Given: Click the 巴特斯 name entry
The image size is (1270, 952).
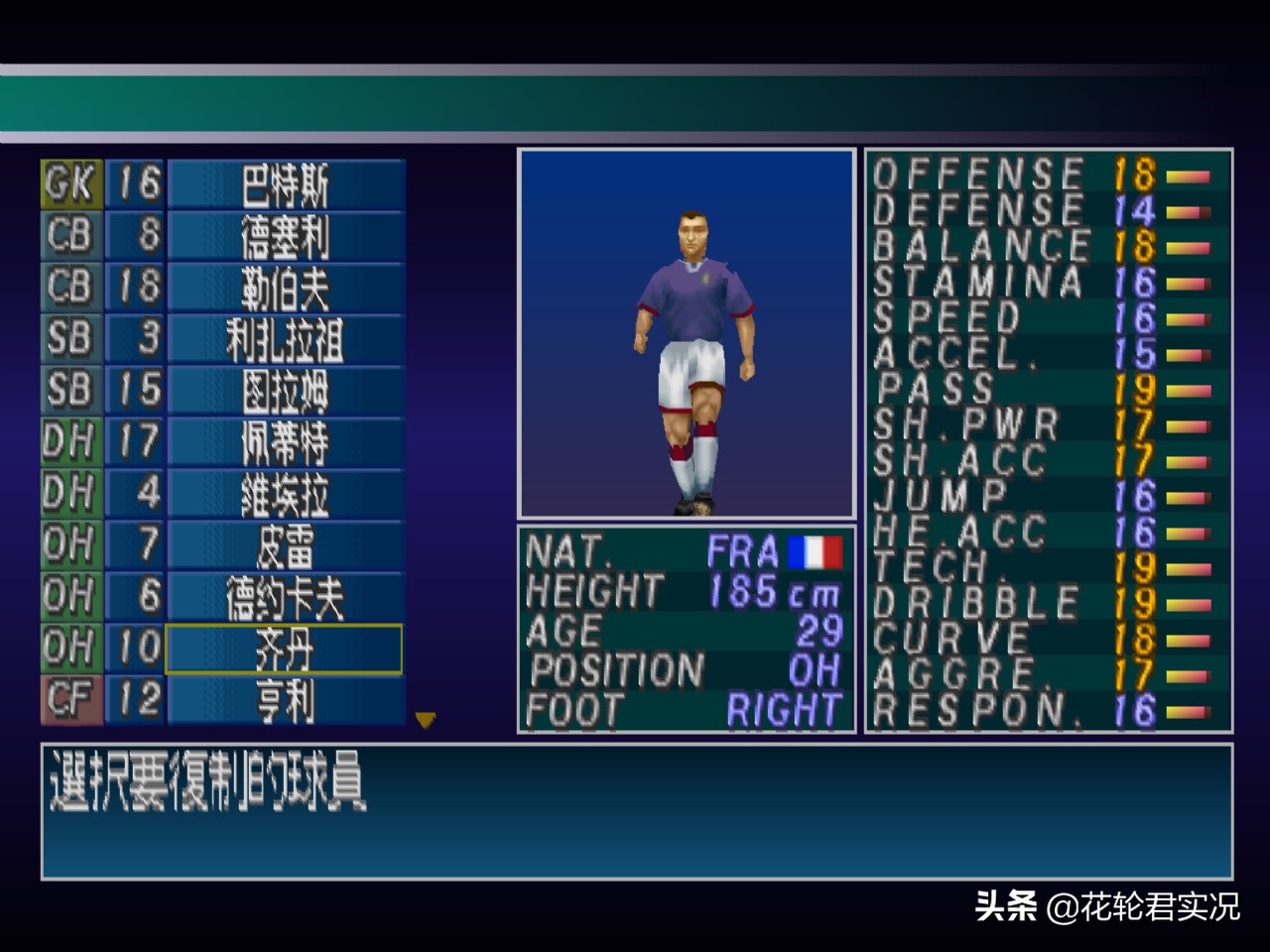Looking at the screenshot, I should 284,184.
